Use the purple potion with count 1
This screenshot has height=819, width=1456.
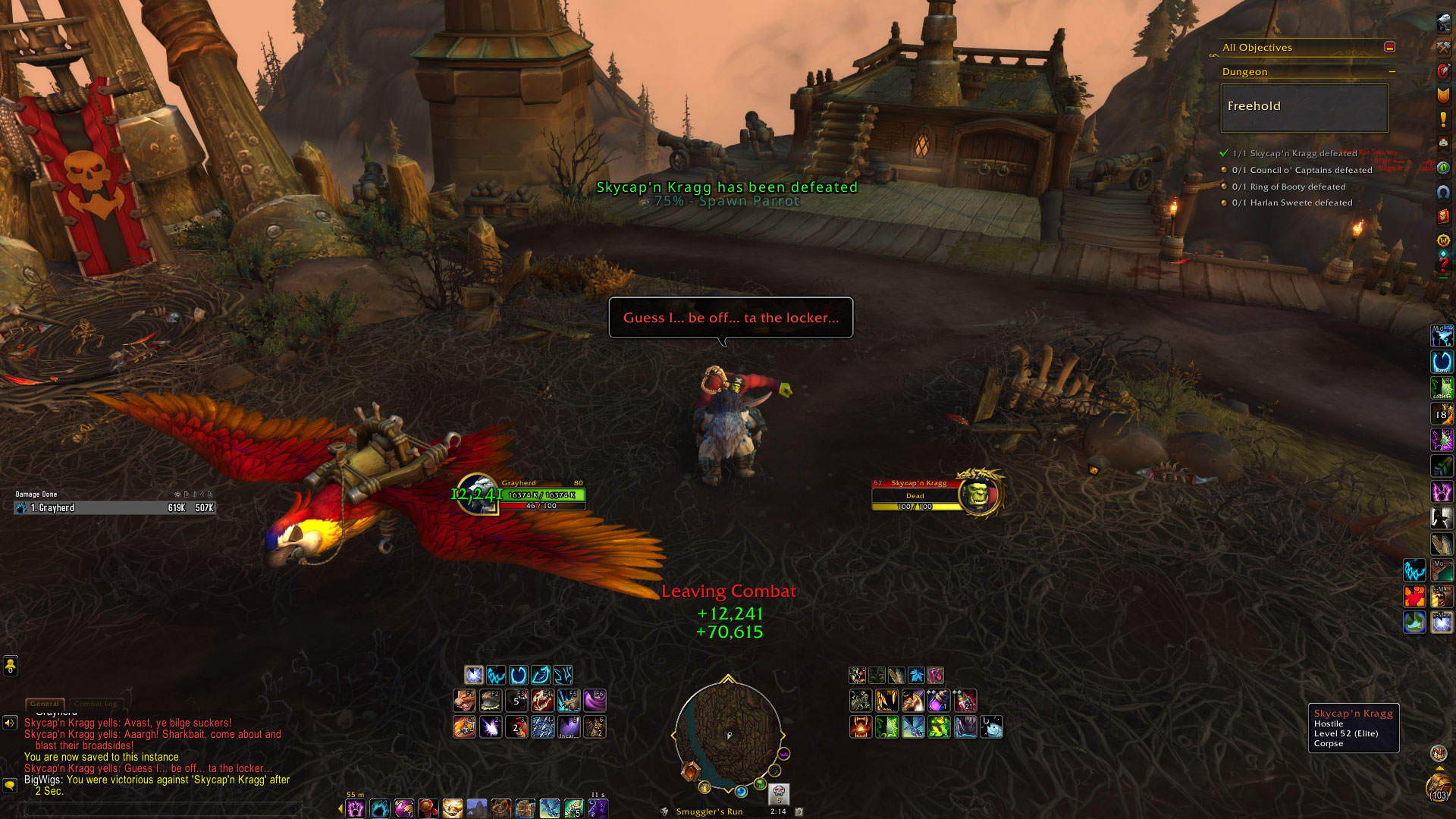coord(938,700)
